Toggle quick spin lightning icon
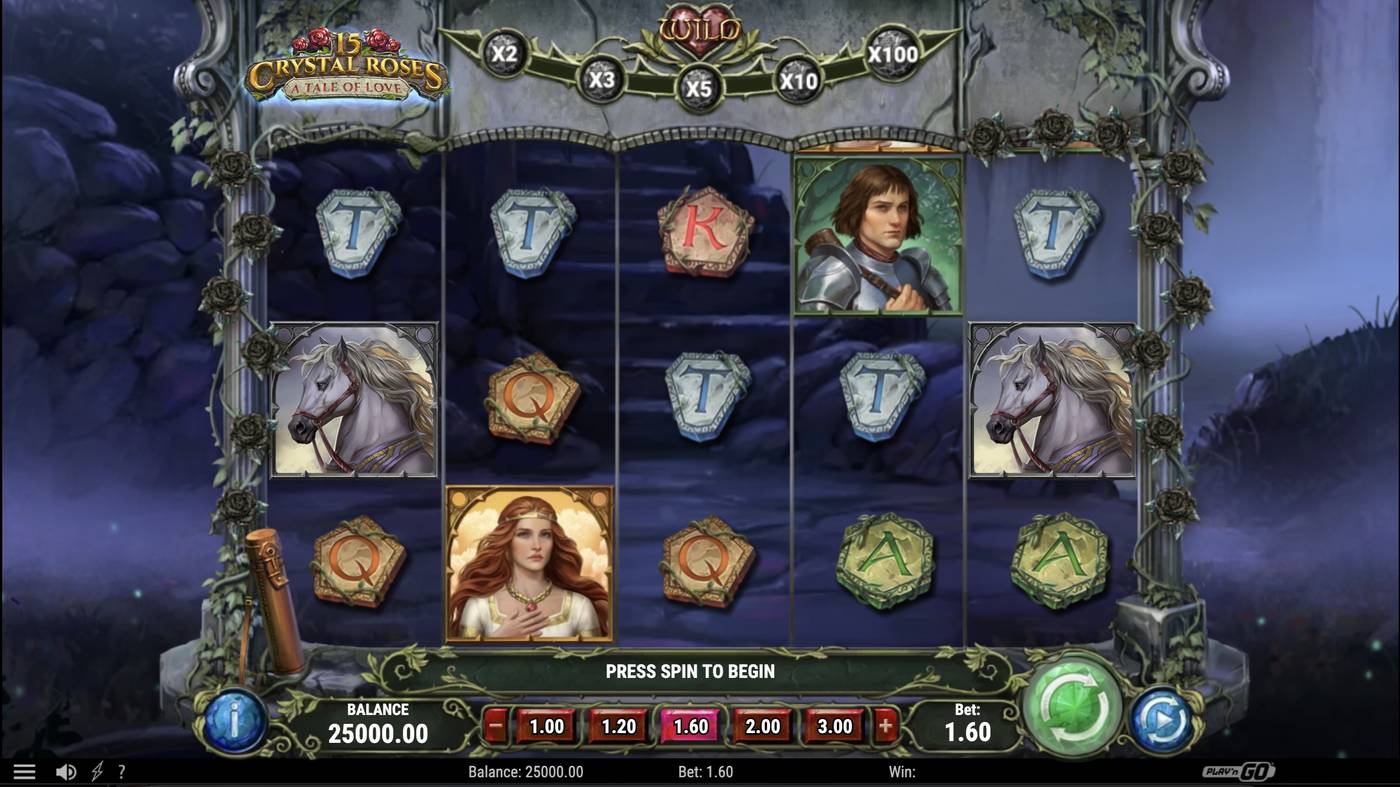 (x=96, y=770)
